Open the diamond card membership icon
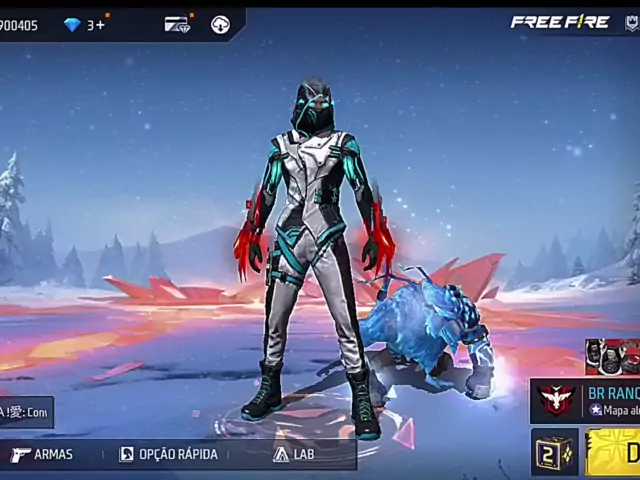Viewport: 640px width, 480px height. pyautogui.click(x=177, y=24)
